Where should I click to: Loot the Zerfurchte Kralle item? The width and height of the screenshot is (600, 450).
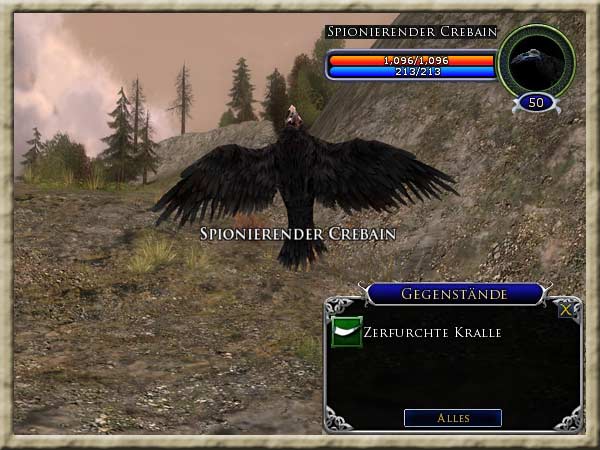[x=347, y=332]
